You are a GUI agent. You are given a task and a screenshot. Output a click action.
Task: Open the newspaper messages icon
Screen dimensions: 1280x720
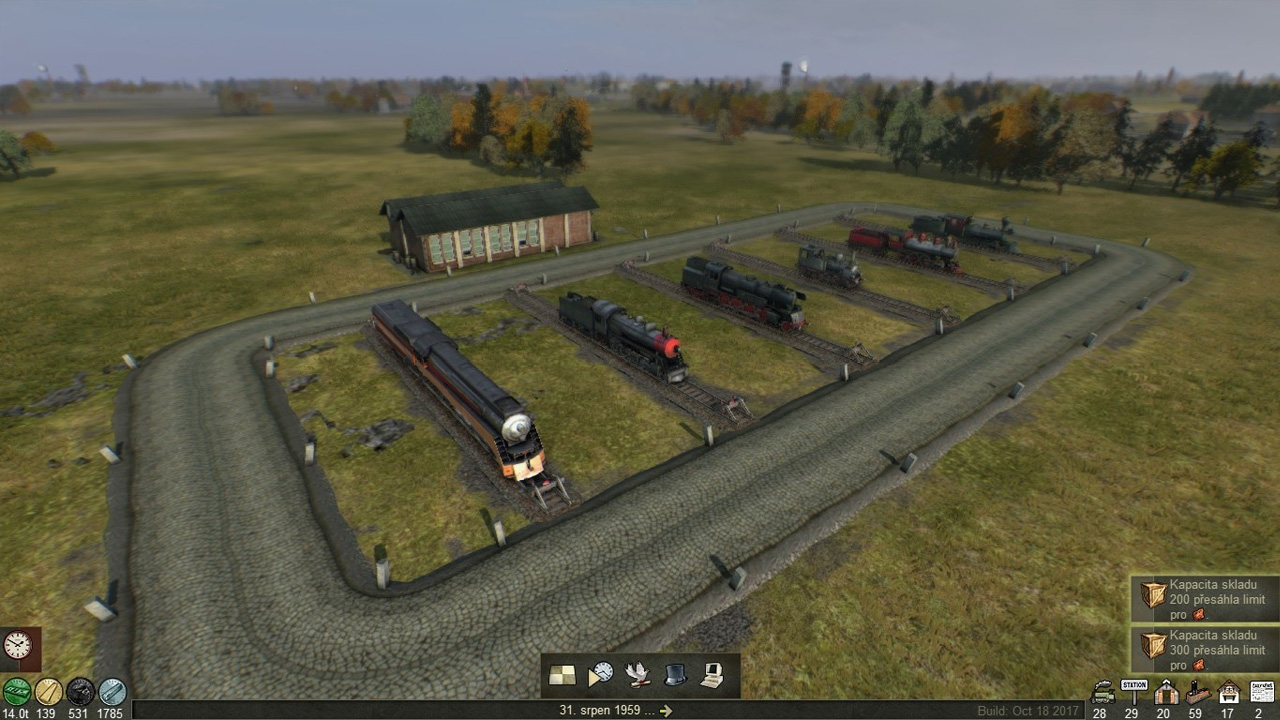[x=1262, y=691]
